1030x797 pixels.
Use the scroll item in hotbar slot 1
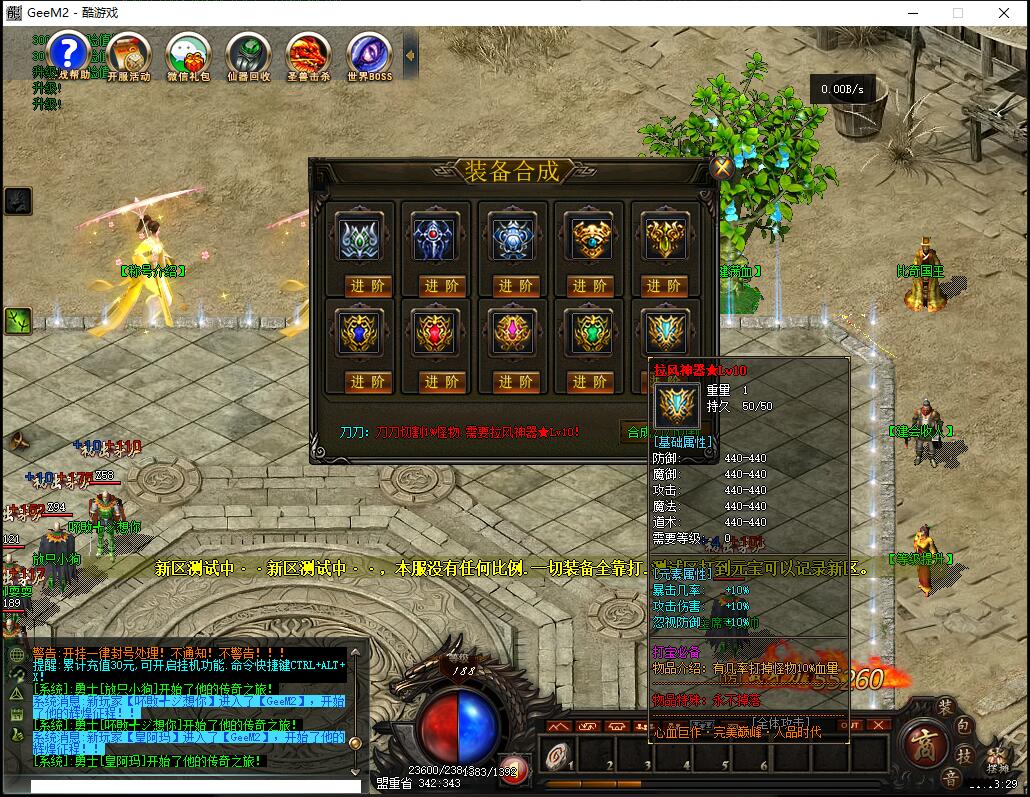pyautogui.click(x=557, y=754)
